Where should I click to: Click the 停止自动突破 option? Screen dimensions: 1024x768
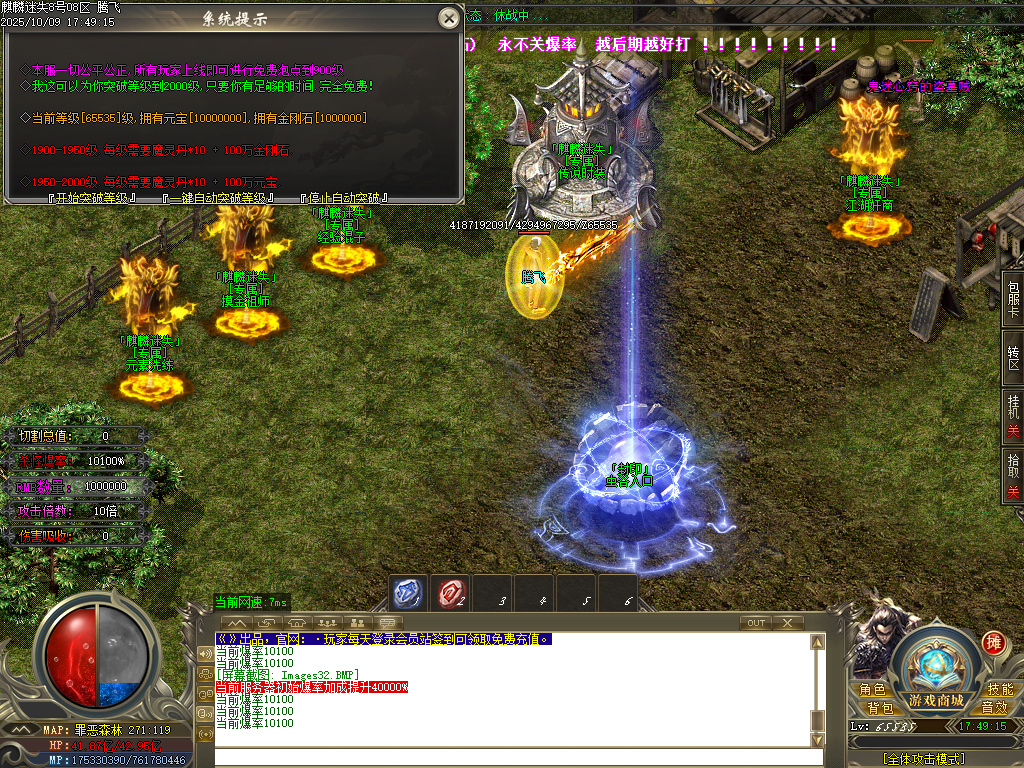pos(347,198)
